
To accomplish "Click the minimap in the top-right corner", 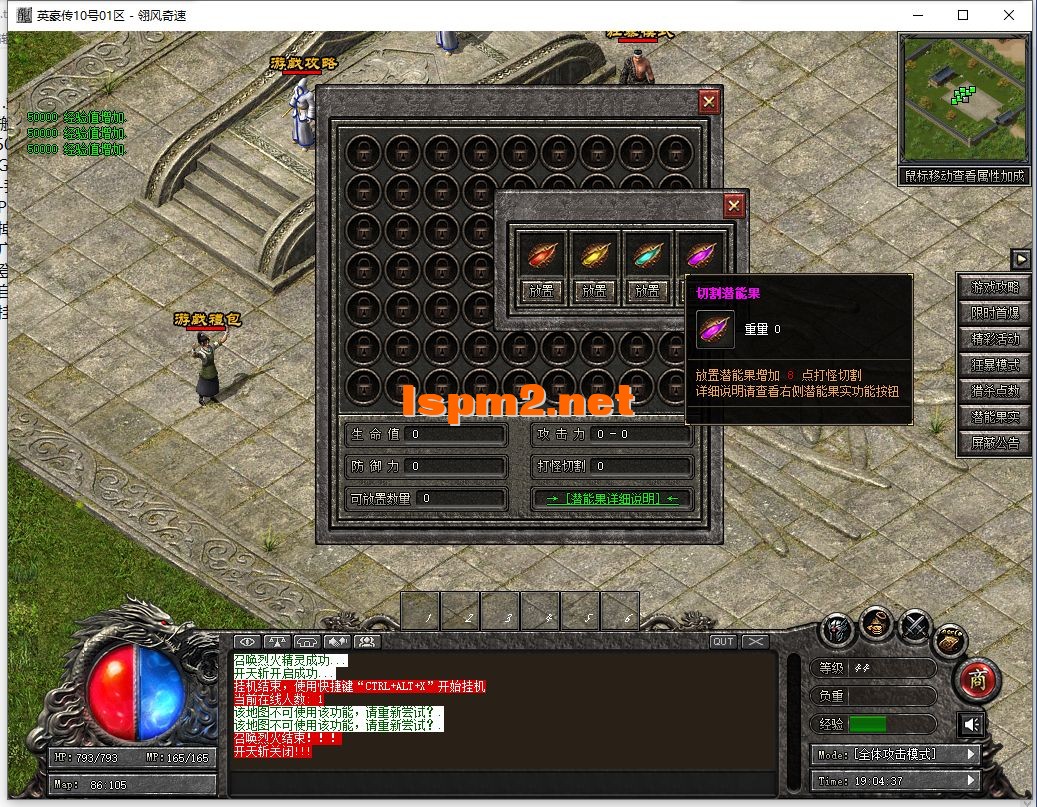I will (963, 98).
